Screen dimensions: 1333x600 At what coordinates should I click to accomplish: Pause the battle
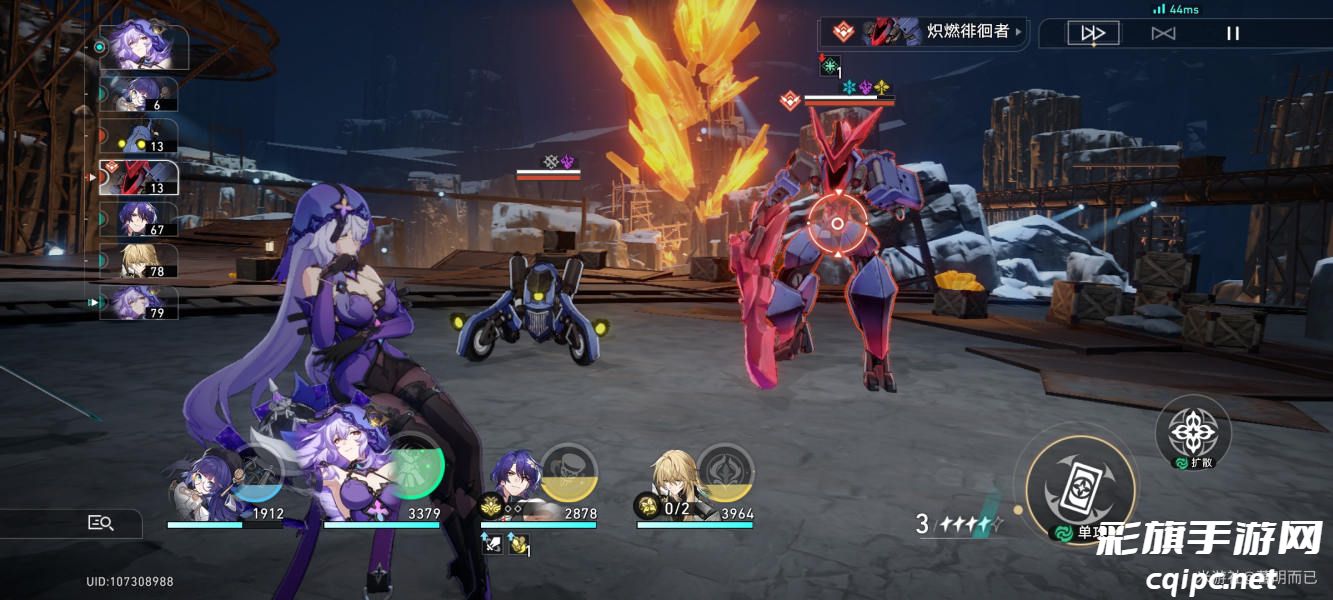pyautogui.click(x=1233, y=33)
